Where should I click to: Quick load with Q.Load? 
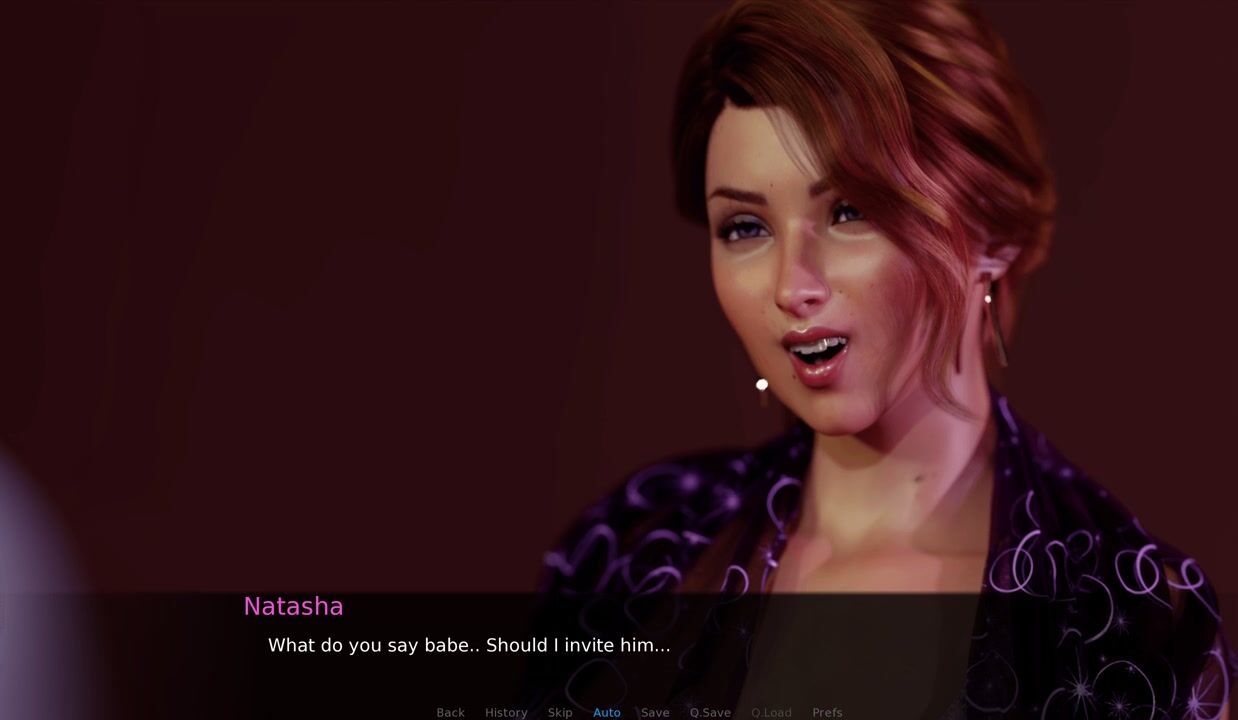(x=771, y=712)
